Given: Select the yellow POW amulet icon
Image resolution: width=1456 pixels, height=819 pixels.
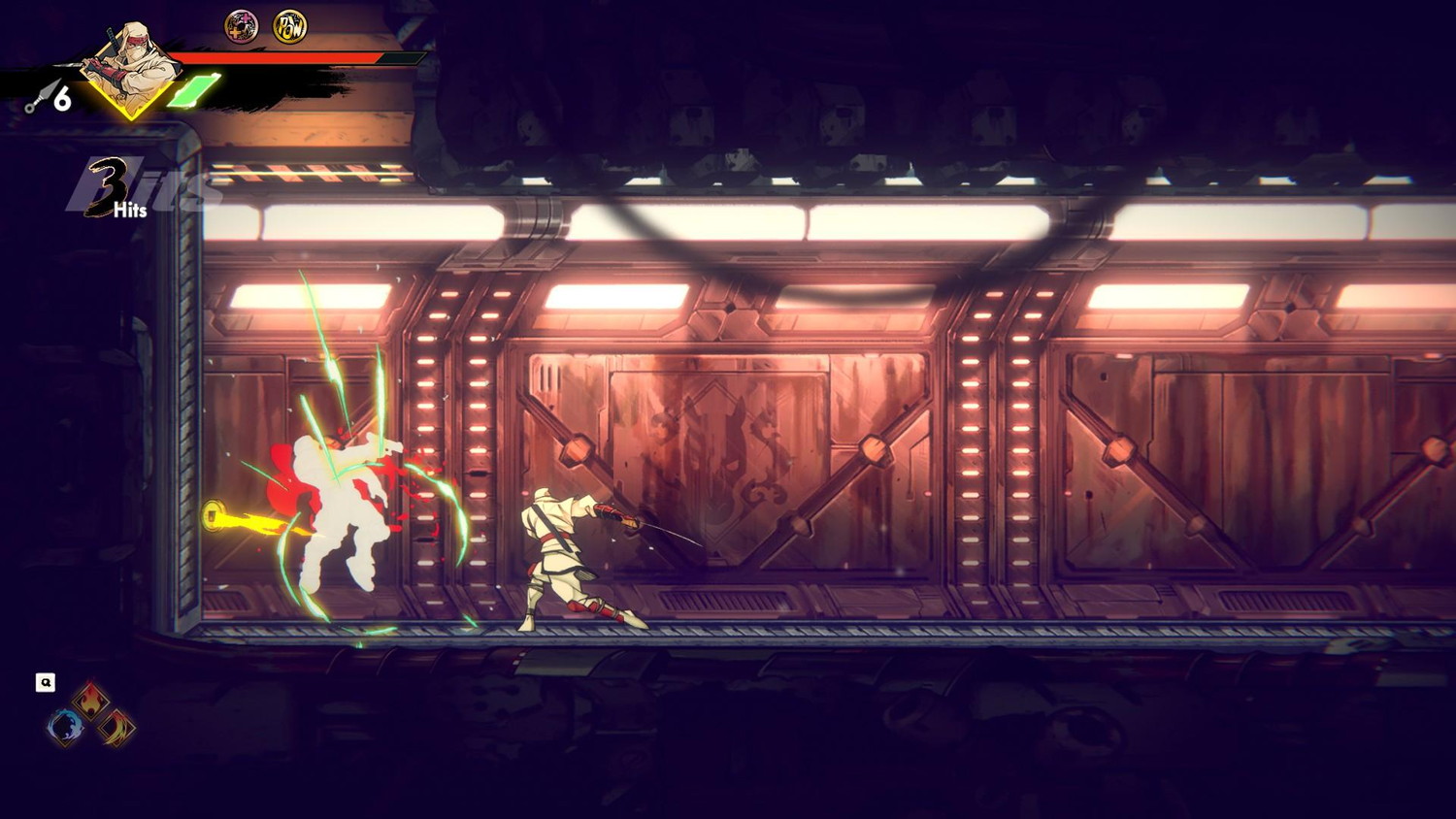Looking at the screenshot, I should (289, 26).
